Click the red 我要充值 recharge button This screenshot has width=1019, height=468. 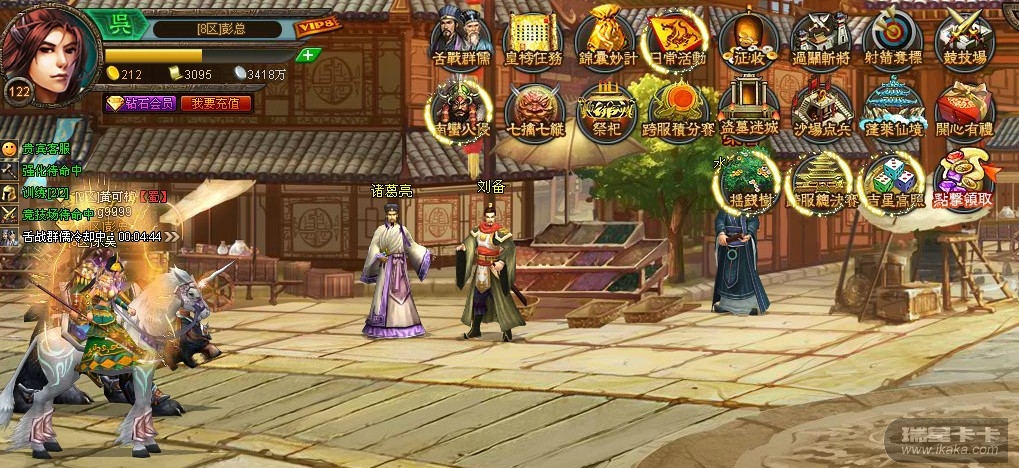point(216,103)
